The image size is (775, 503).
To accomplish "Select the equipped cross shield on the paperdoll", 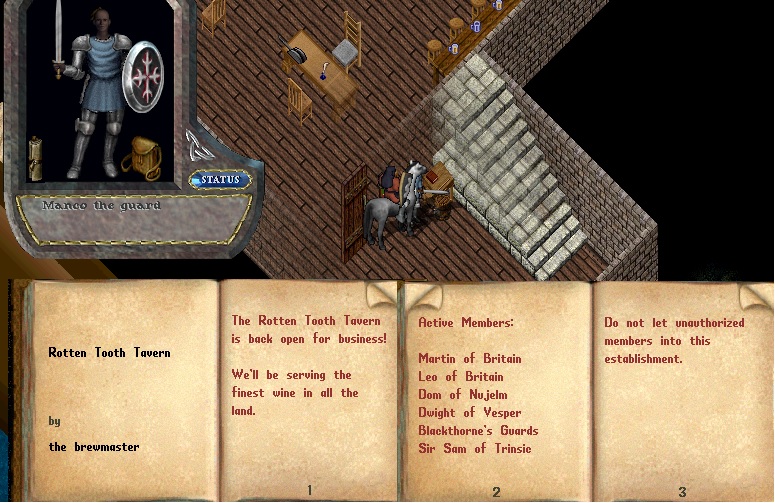I will [x=142, y=77].
